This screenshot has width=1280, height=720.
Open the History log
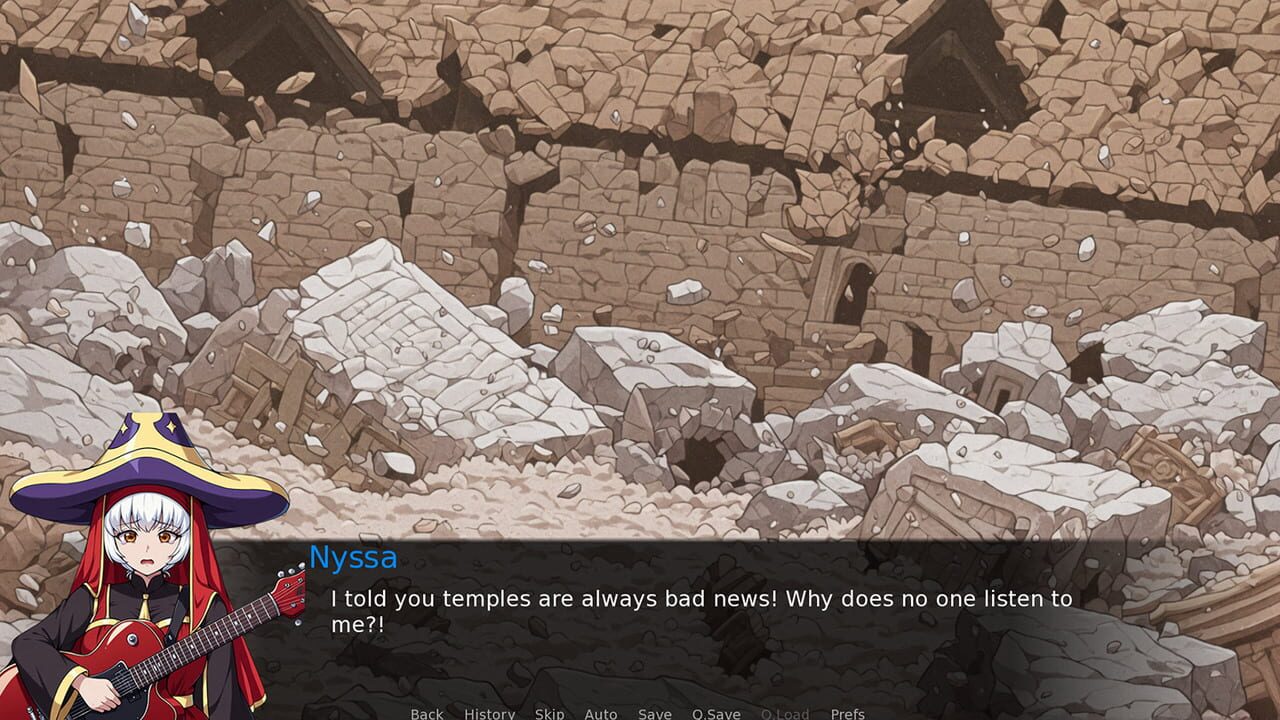point(488,714)
